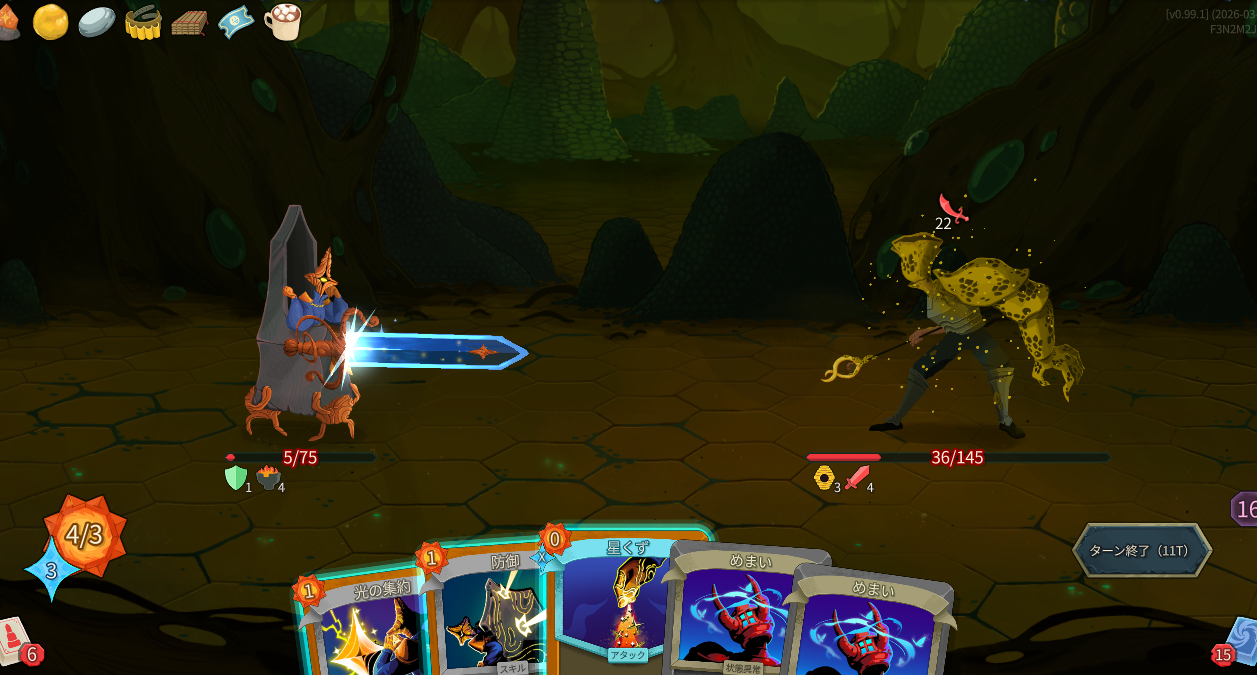Image resolution: width=1257 pixels, height=675 pixels.
Task: Inspect the blue ticket relic
Action: click(236, 21)
